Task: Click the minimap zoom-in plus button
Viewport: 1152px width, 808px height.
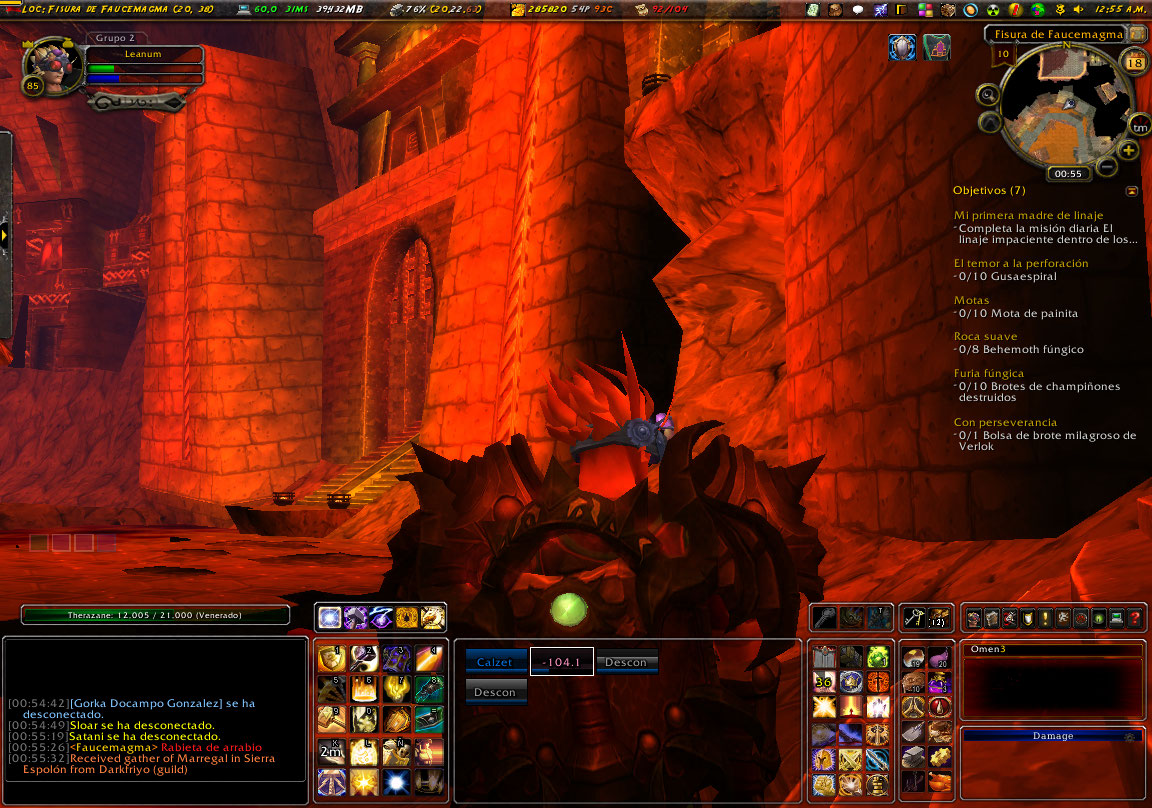Action: click(1129, 150)
